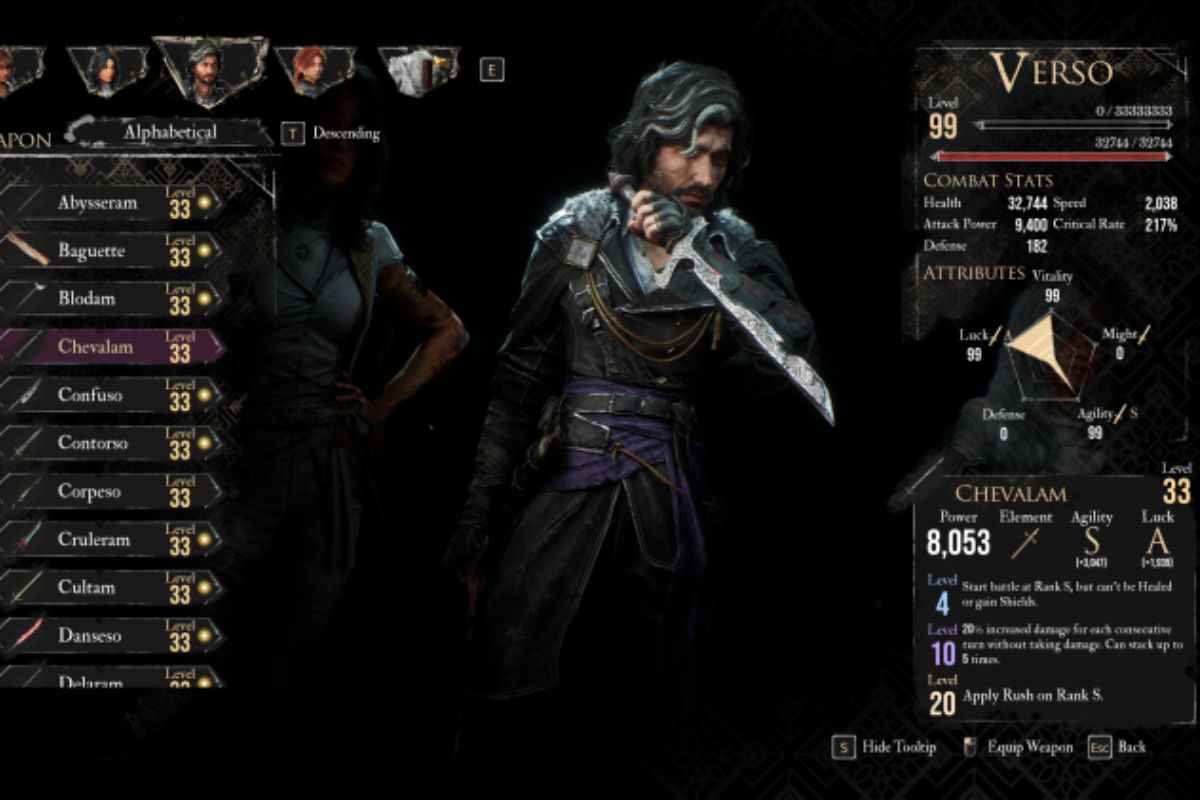Select the Cruleram weapon
This screenshot has width=1200, height=800.
pos(110,539)
